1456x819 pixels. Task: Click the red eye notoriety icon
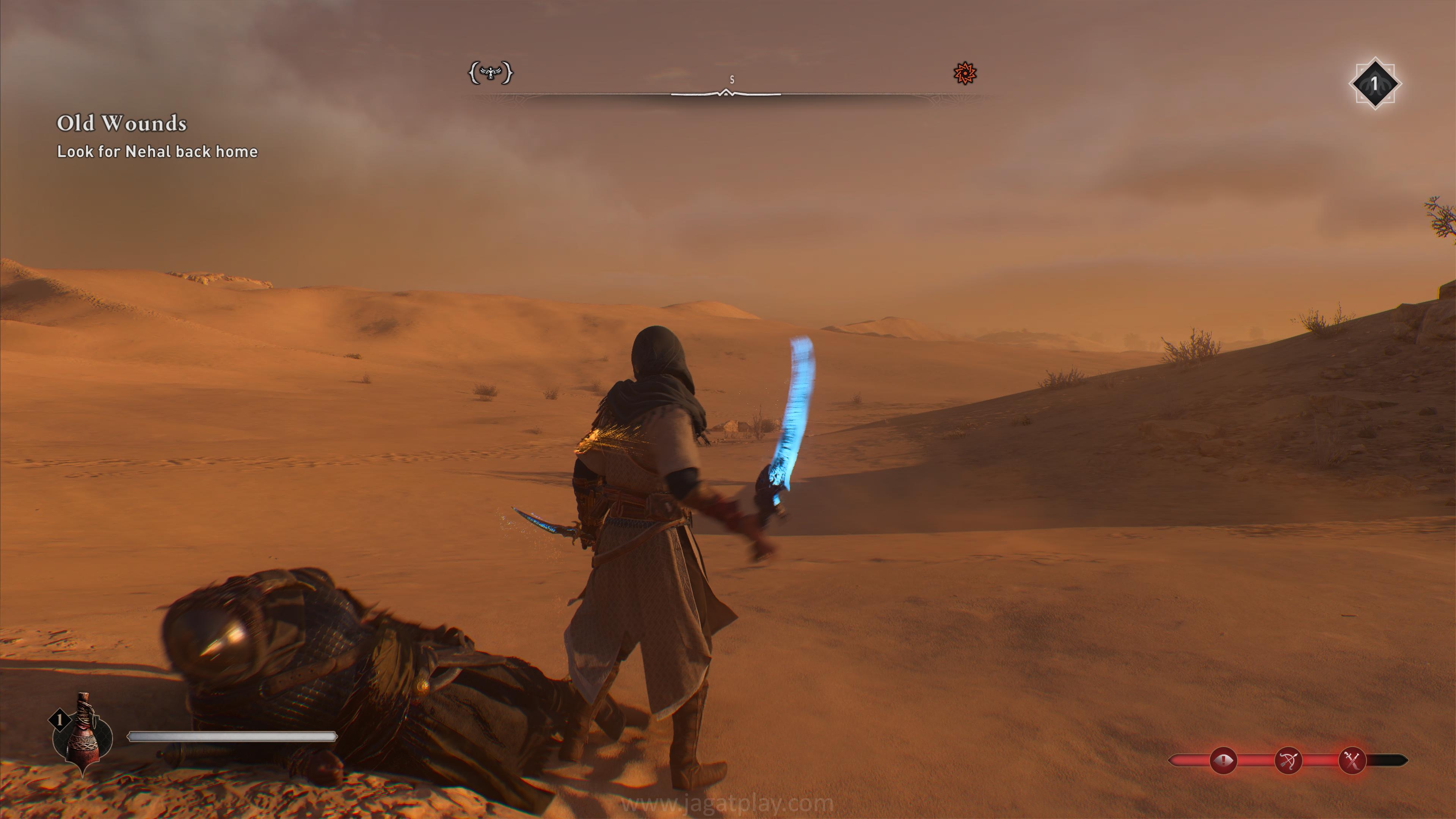coord(1223,760)
